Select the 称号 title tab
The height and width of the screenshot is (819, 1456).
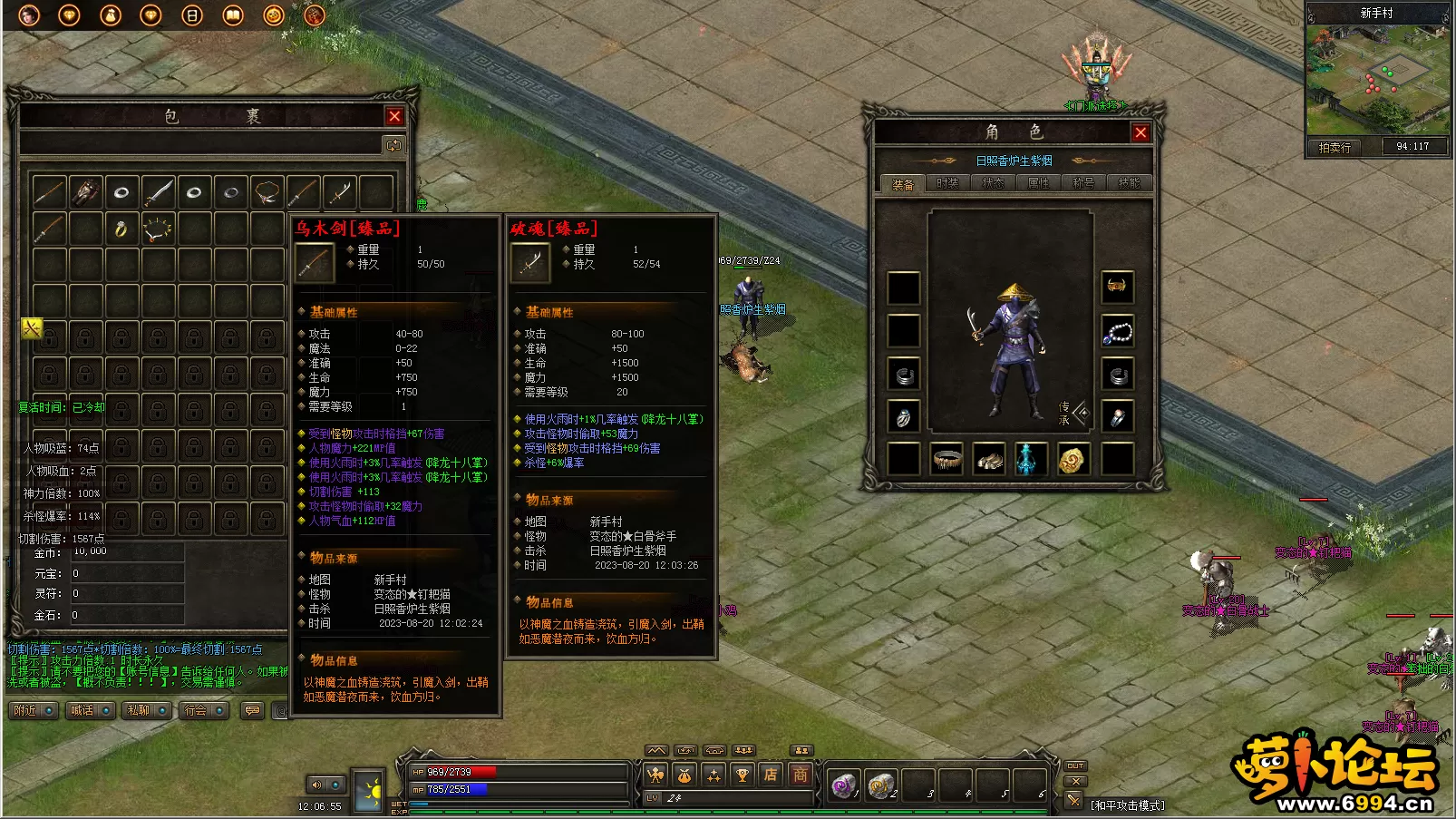(x=1083, y=183)
